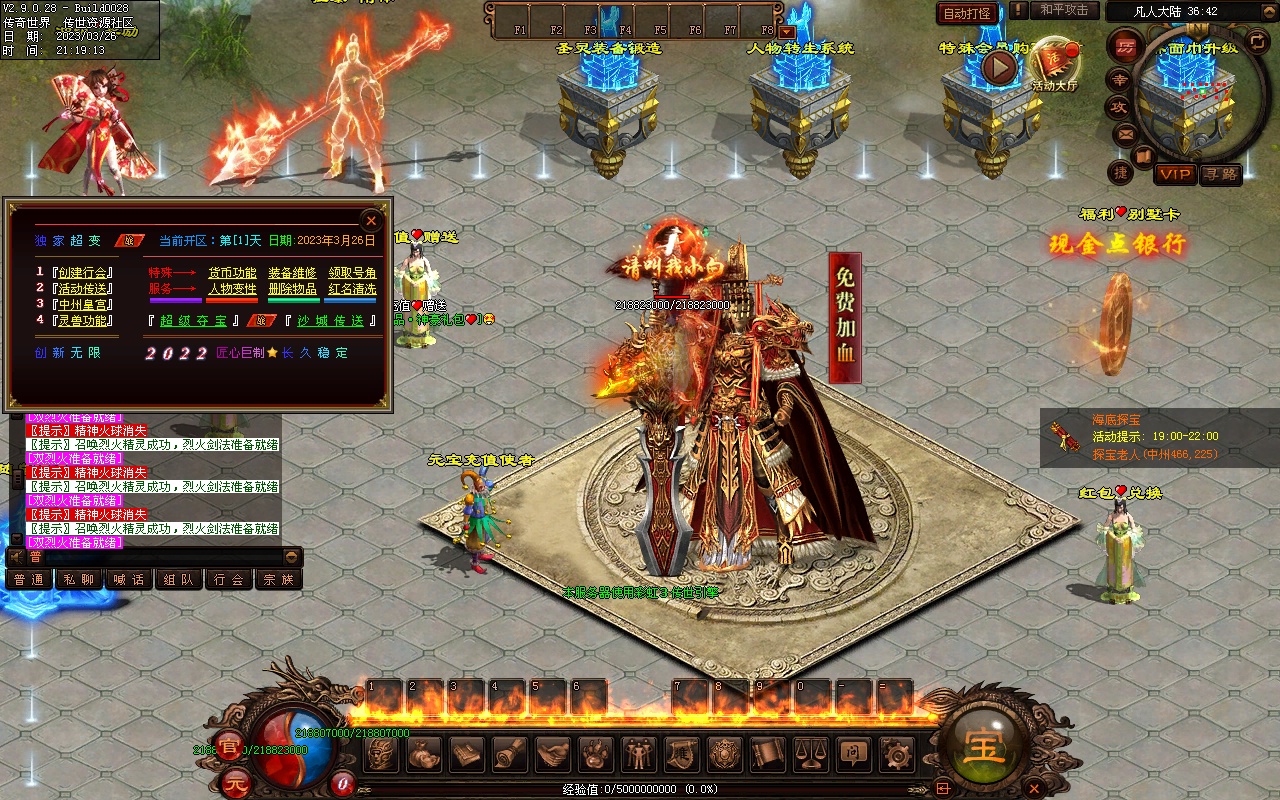Click the 沙城传送 teleport link

click(x=335, y=321)
